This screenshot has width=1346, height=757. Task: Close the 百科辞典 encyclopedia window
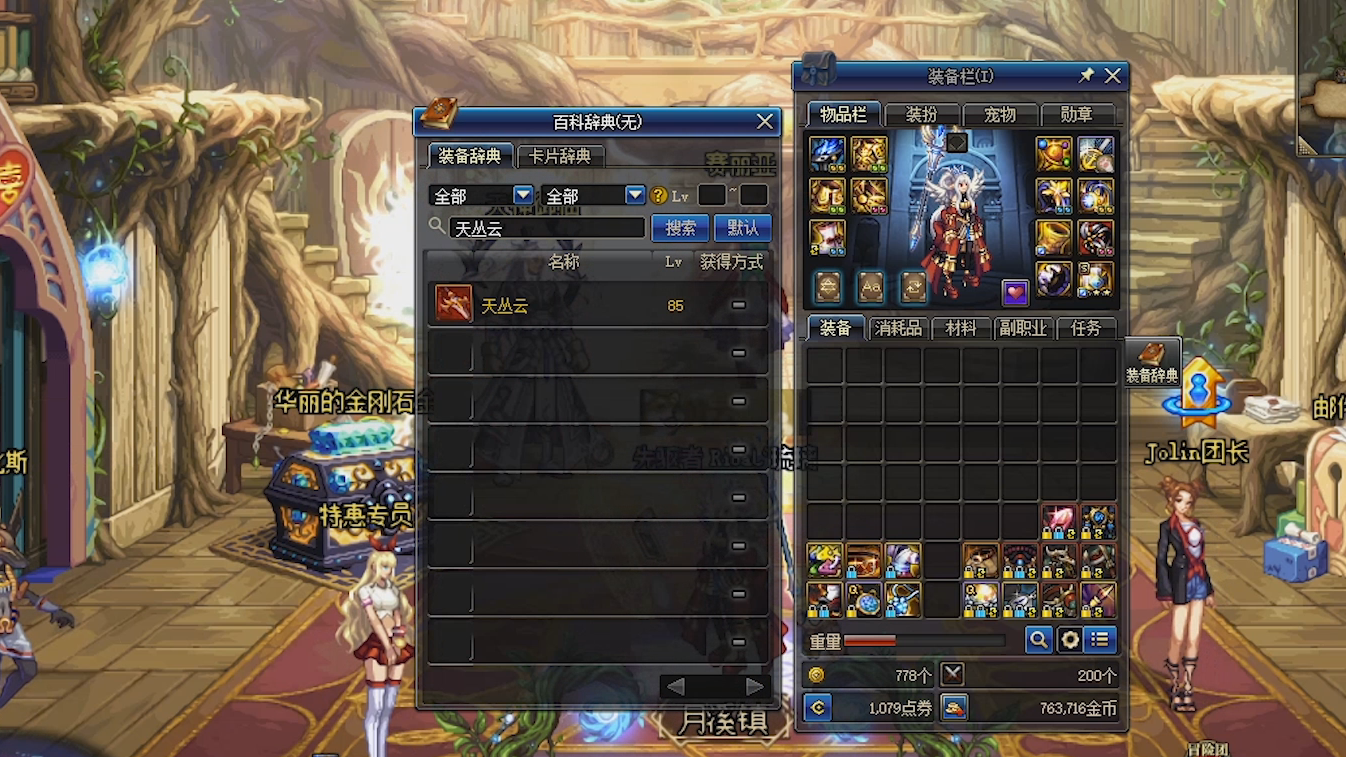[765, 122]
